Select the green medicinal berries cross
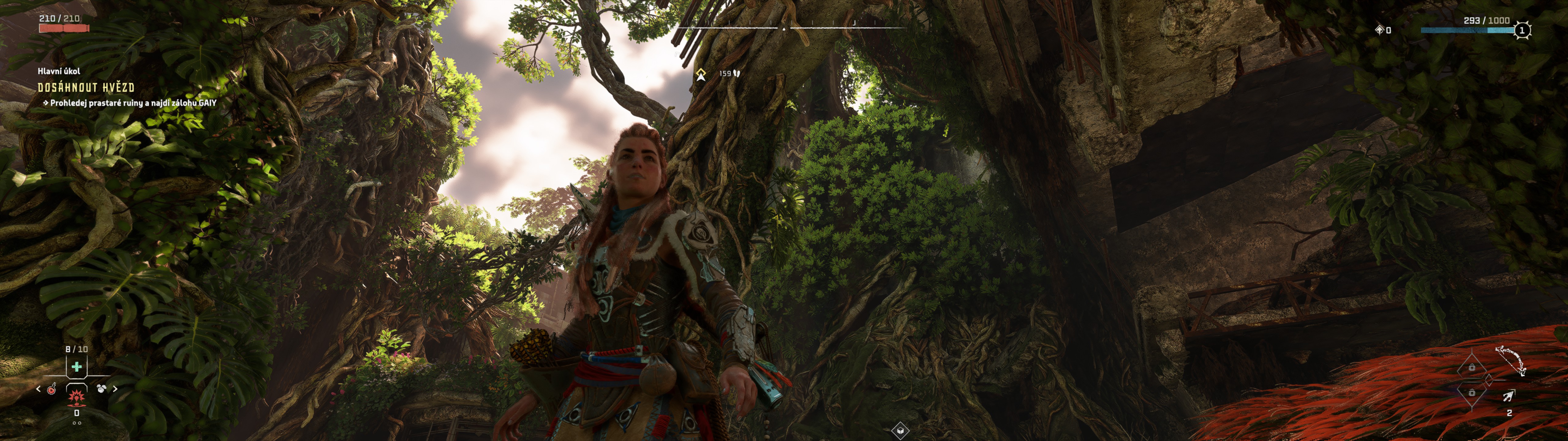Image resolution: width=1568 pixels, height=441 pixels. (x=77, y=367)
